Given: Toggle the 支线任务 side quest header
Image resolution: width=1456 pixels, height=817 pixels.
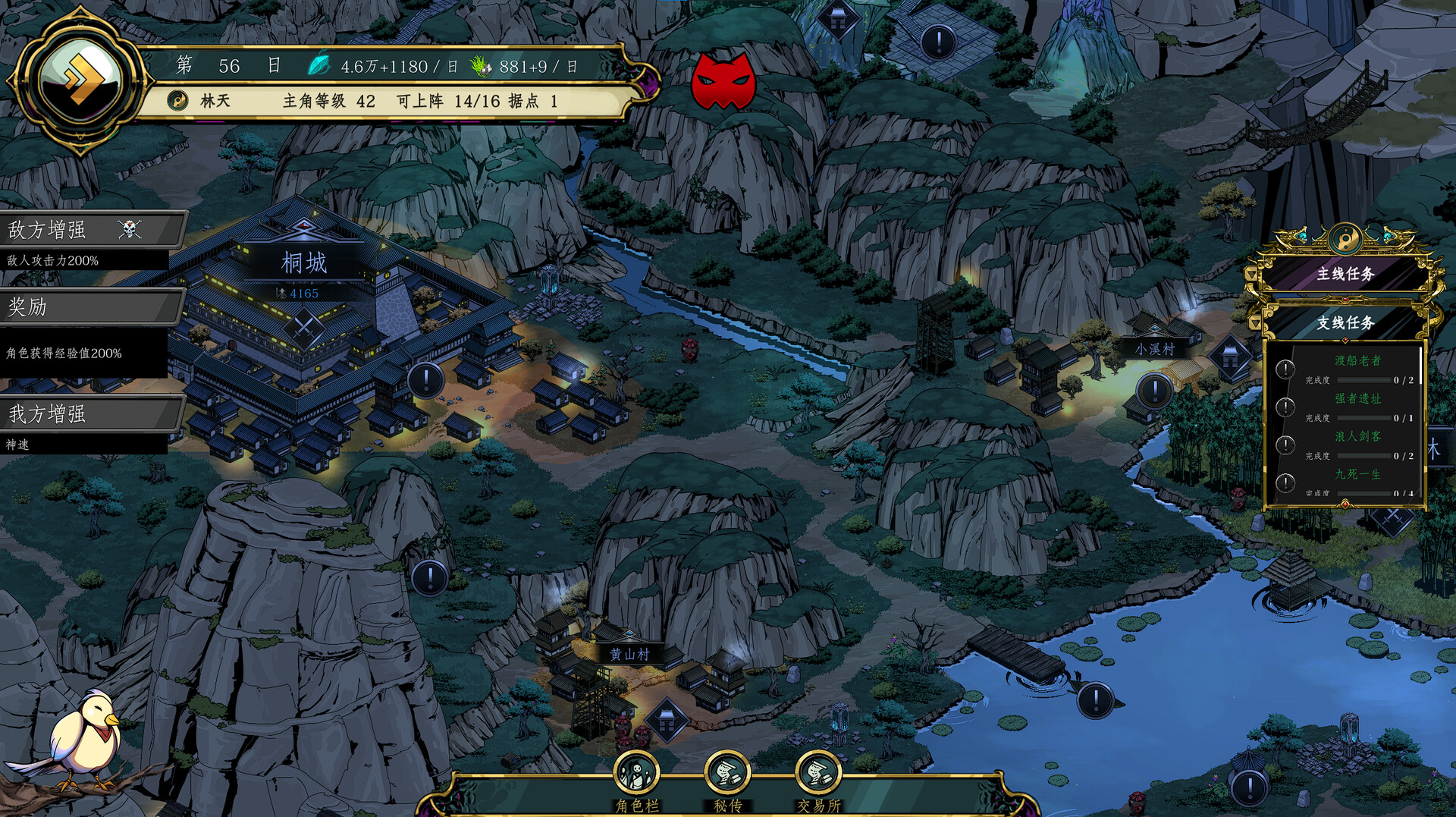Looking at the screenshot, I should click(x=1345, y=323).
